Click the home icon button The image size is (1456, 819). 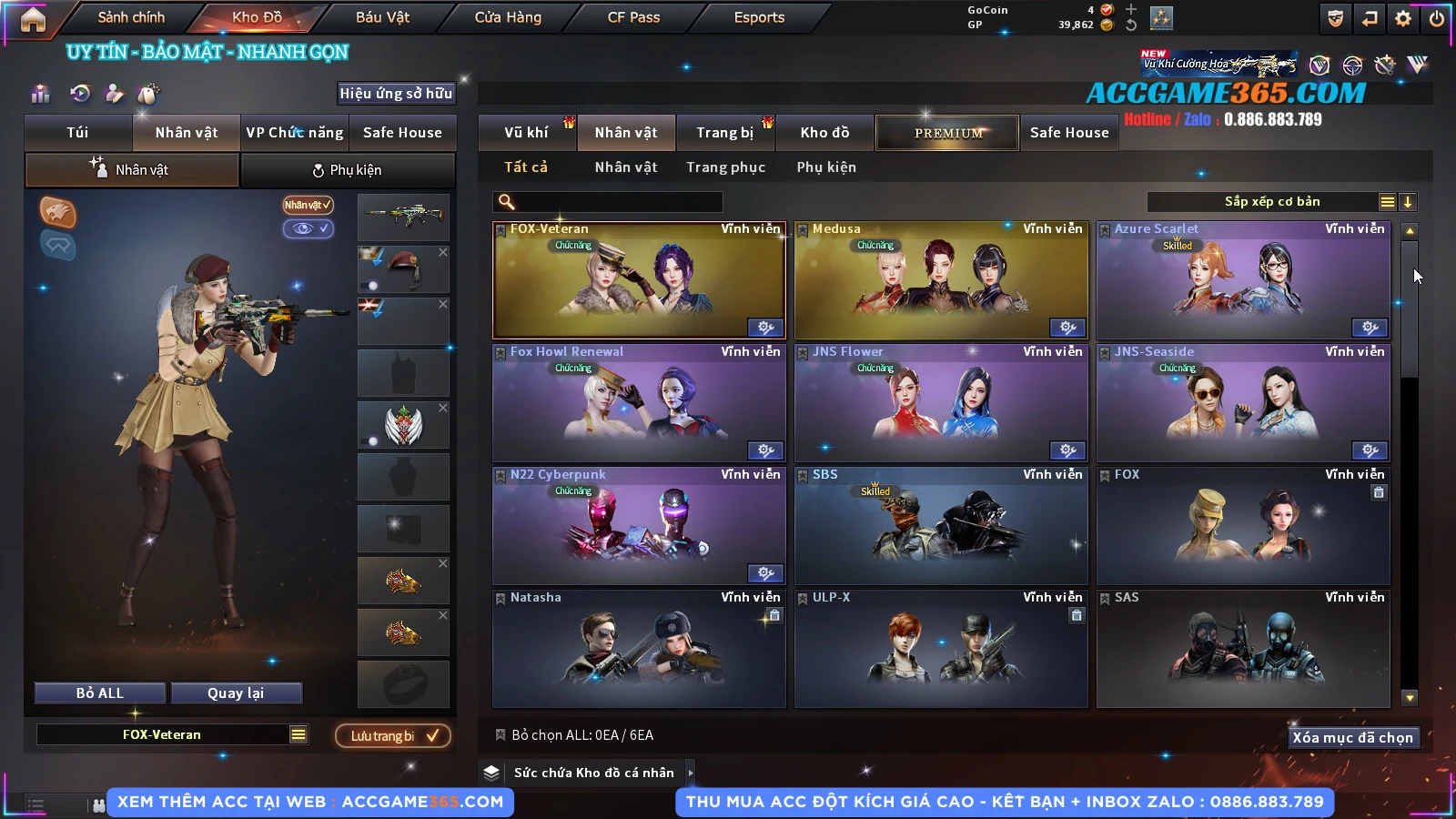(33, 19)
